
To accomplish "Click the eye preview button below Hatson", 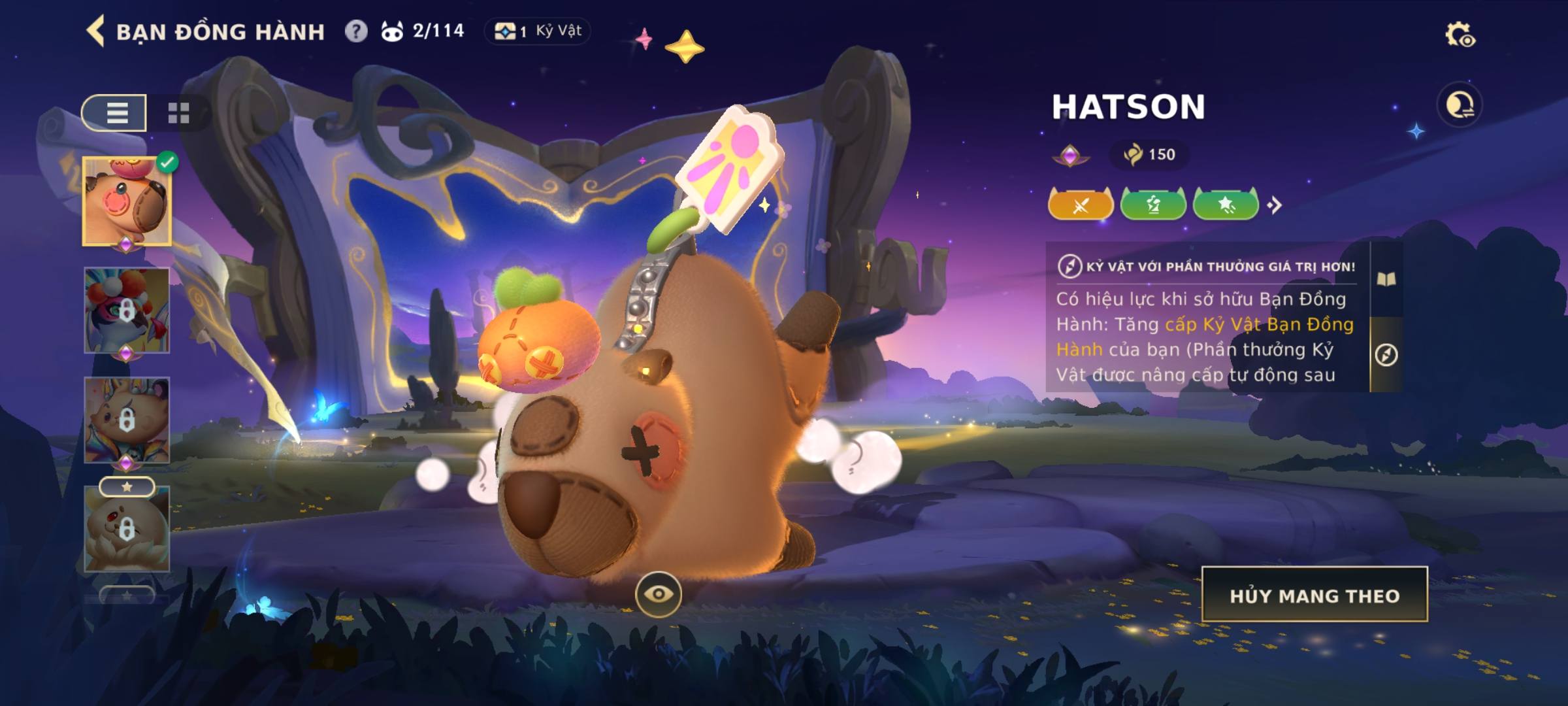I will click(x=658, y=594).
